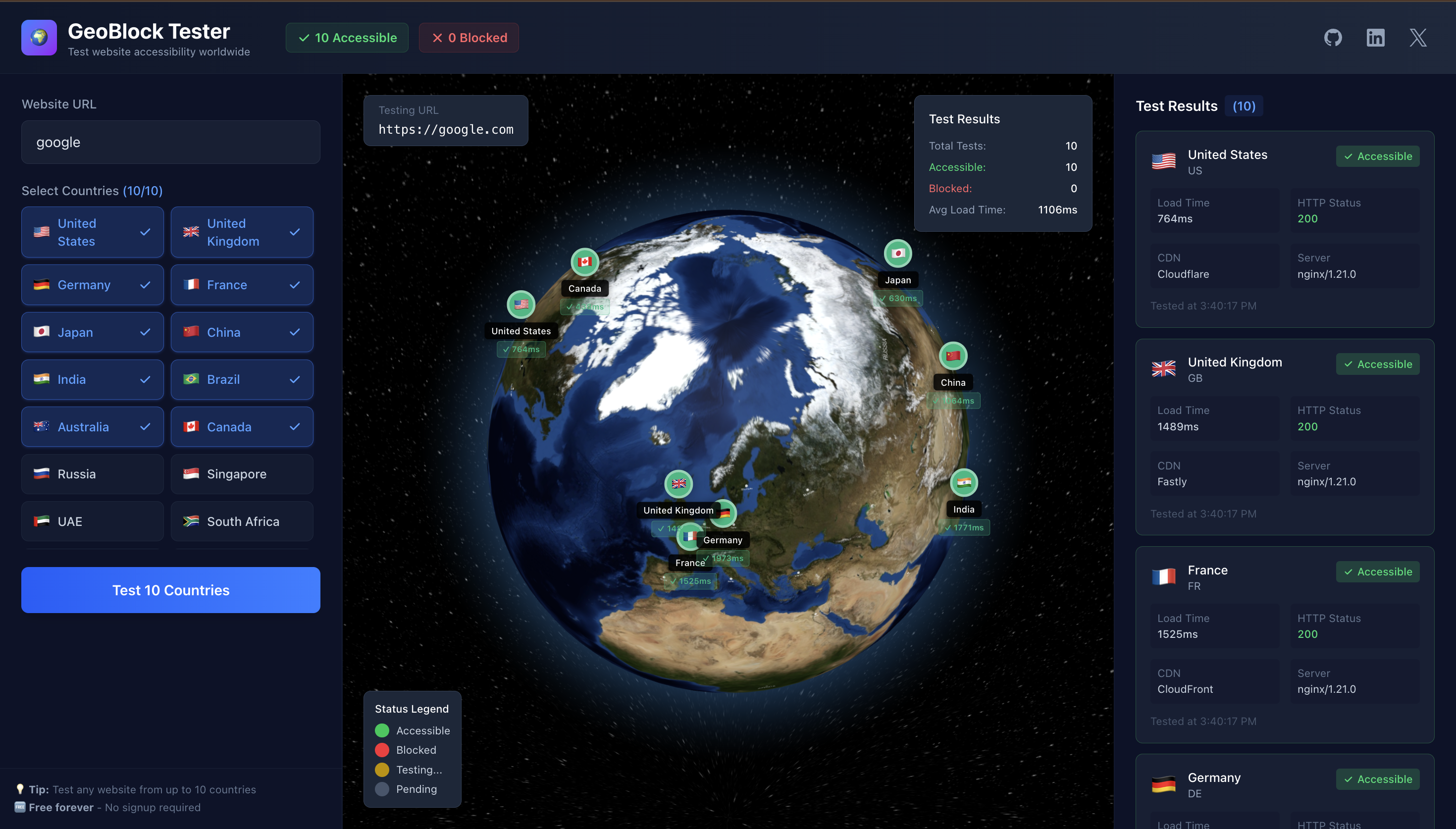Viewport: 1456px width, 829px height.
Task: Click the Accessible badge on the France result card
Action: (x=1377, y=571)
